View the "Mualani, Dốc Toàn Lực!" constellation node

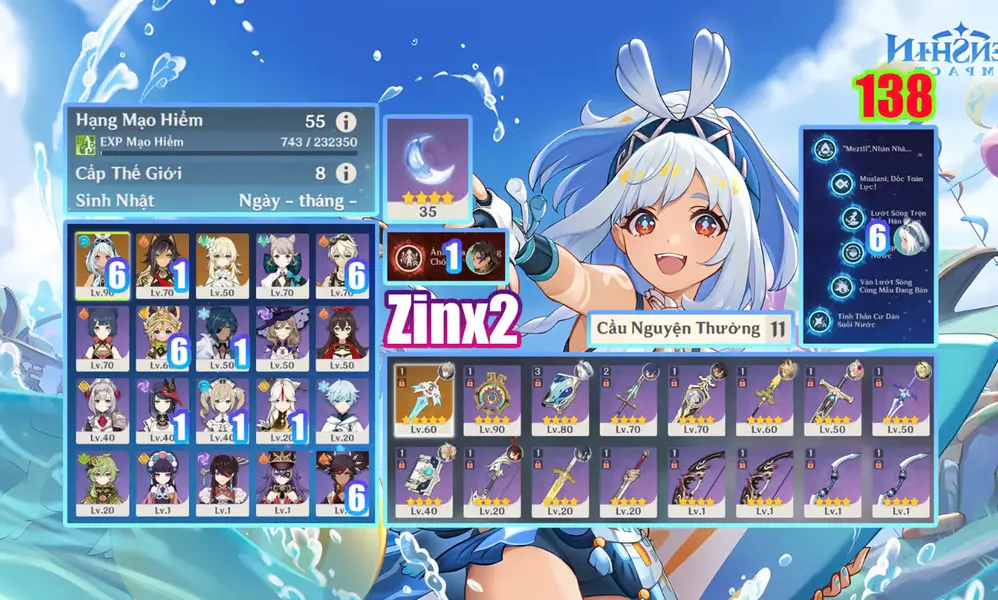coord(843,185)
